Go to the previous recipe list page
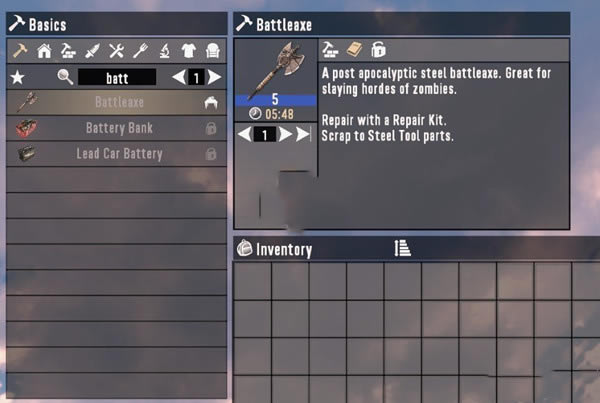The image size is (600, 403). pos(179,77)
